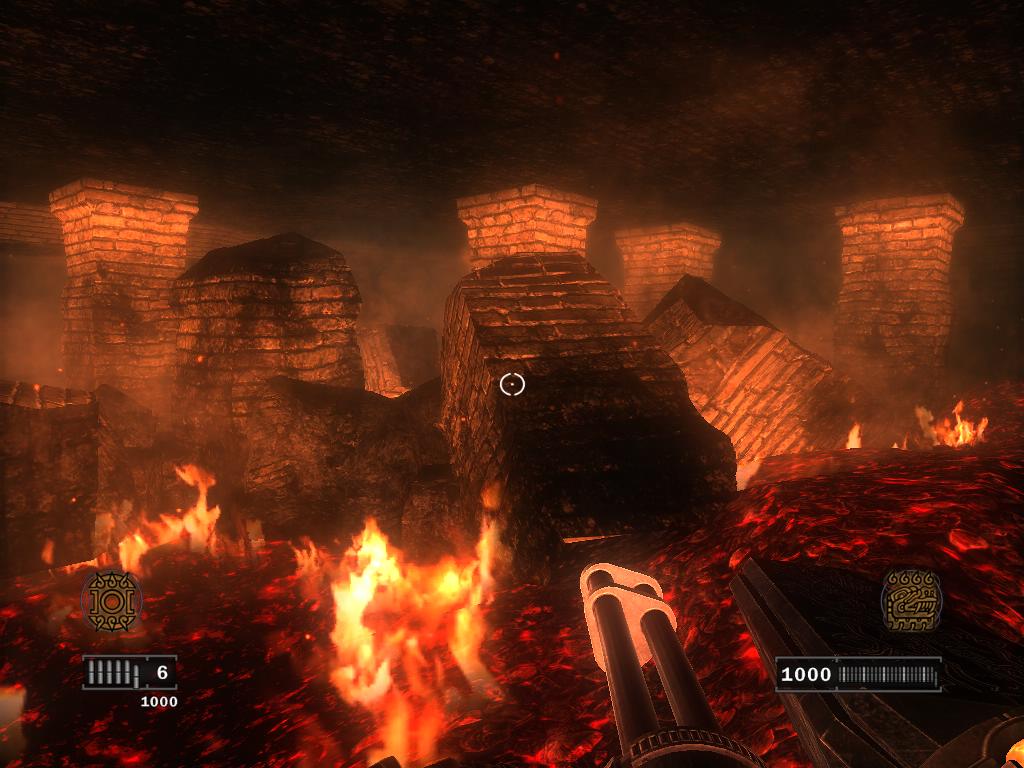Select the square carved glyph emblem icon
The height and width of the screenshot is (768, 1024).
click(911, 600)
